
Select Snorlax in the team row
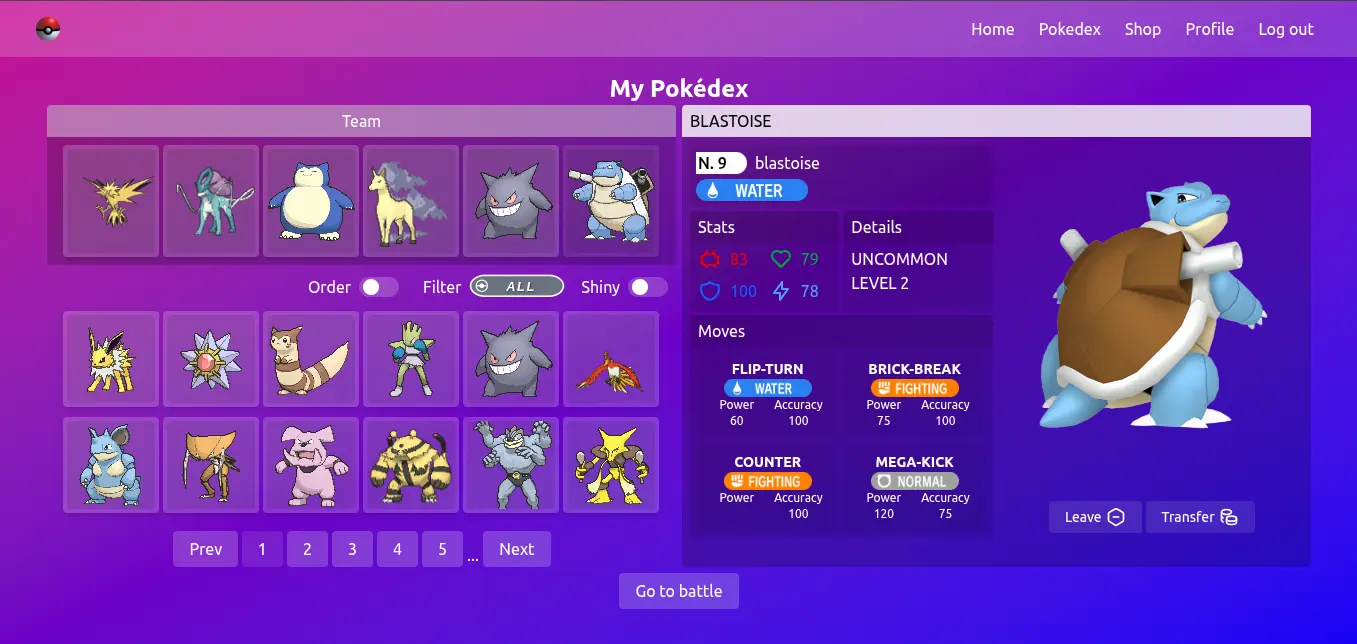pyautogui.click(x=311, y=201)
